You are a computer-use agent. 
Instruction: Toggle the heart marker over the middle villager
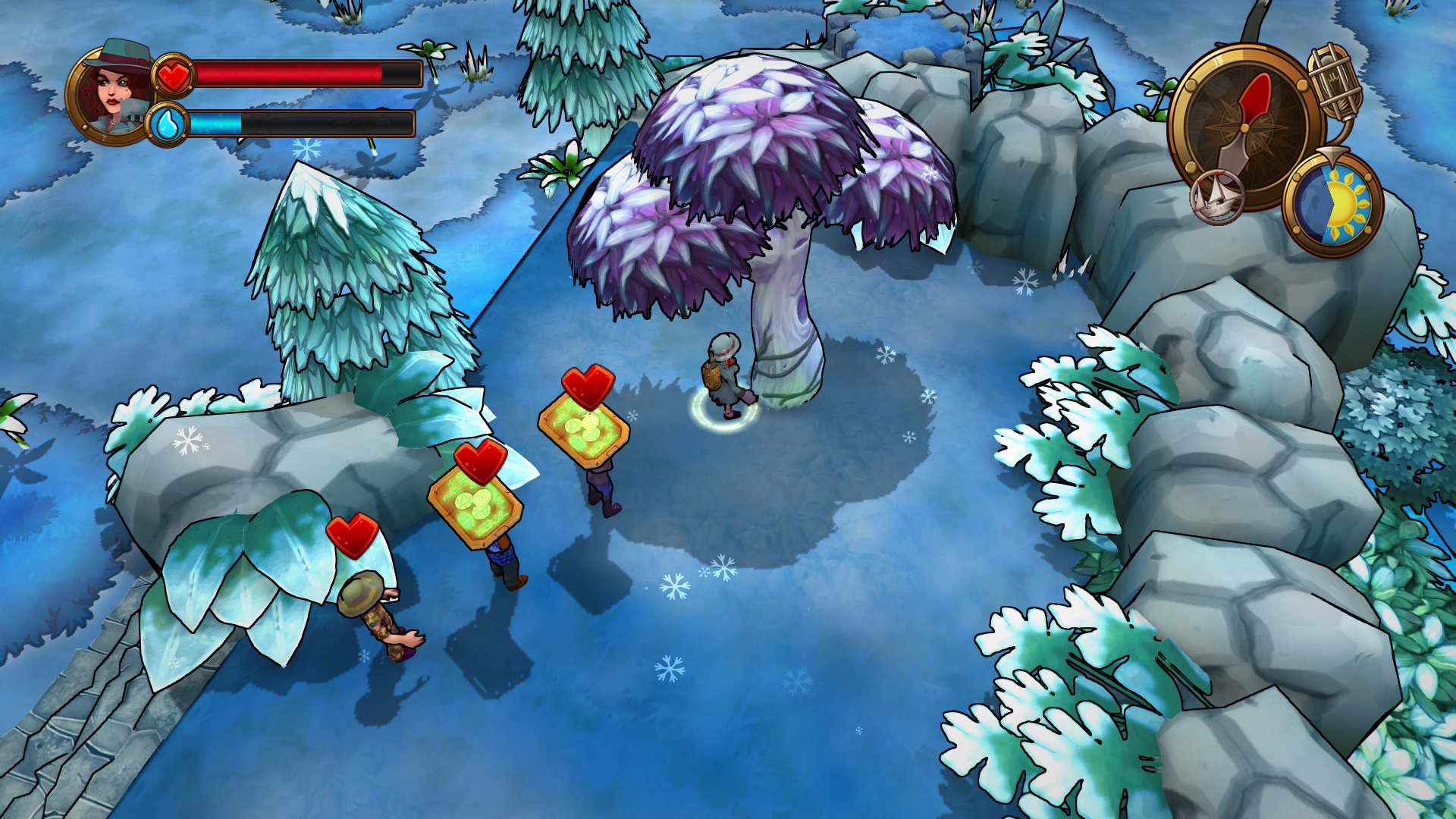coord(478,461)
